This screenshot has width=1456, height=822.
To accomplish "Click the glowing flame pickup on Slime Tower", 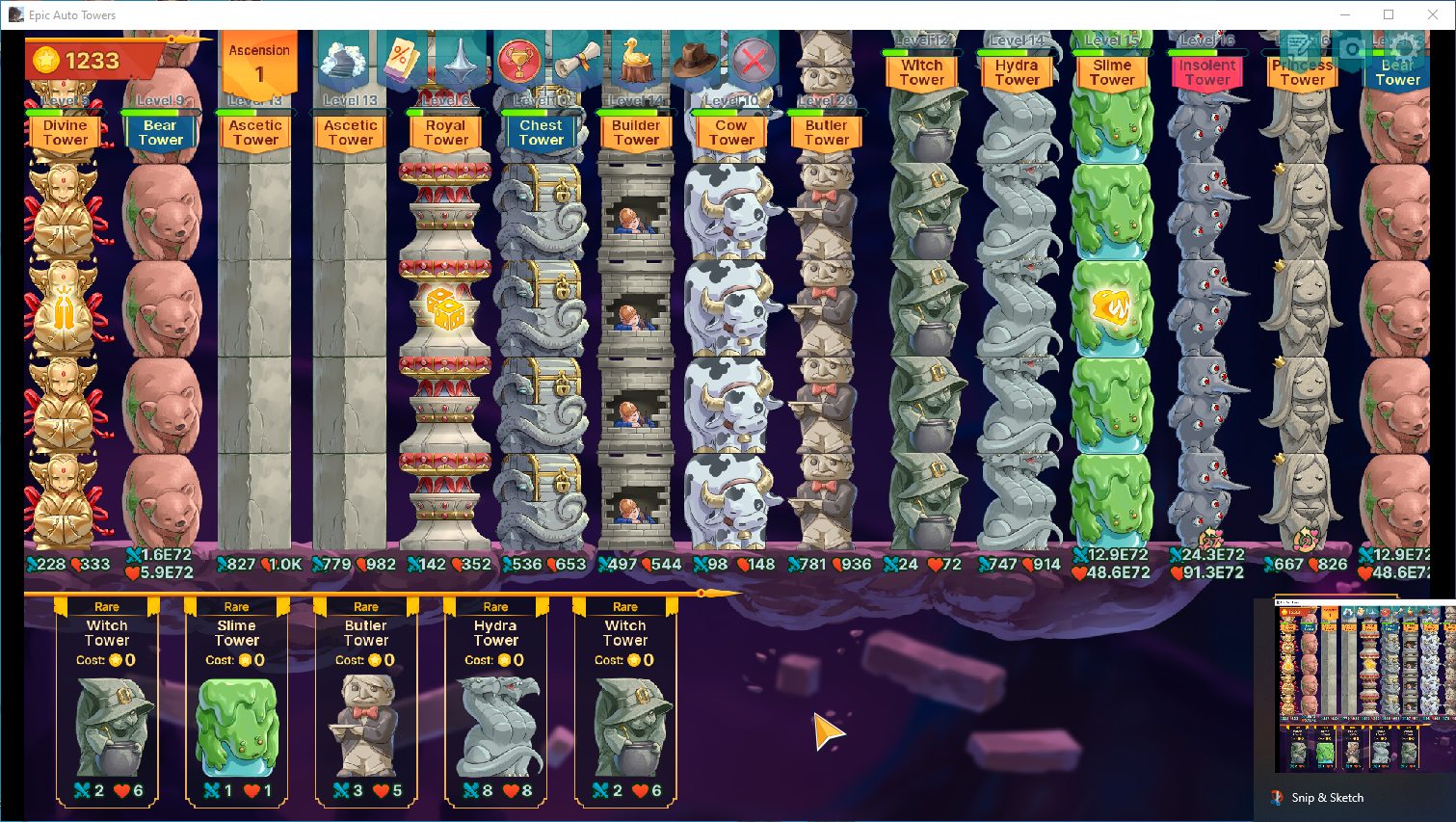I will (x=1112, y=306).
